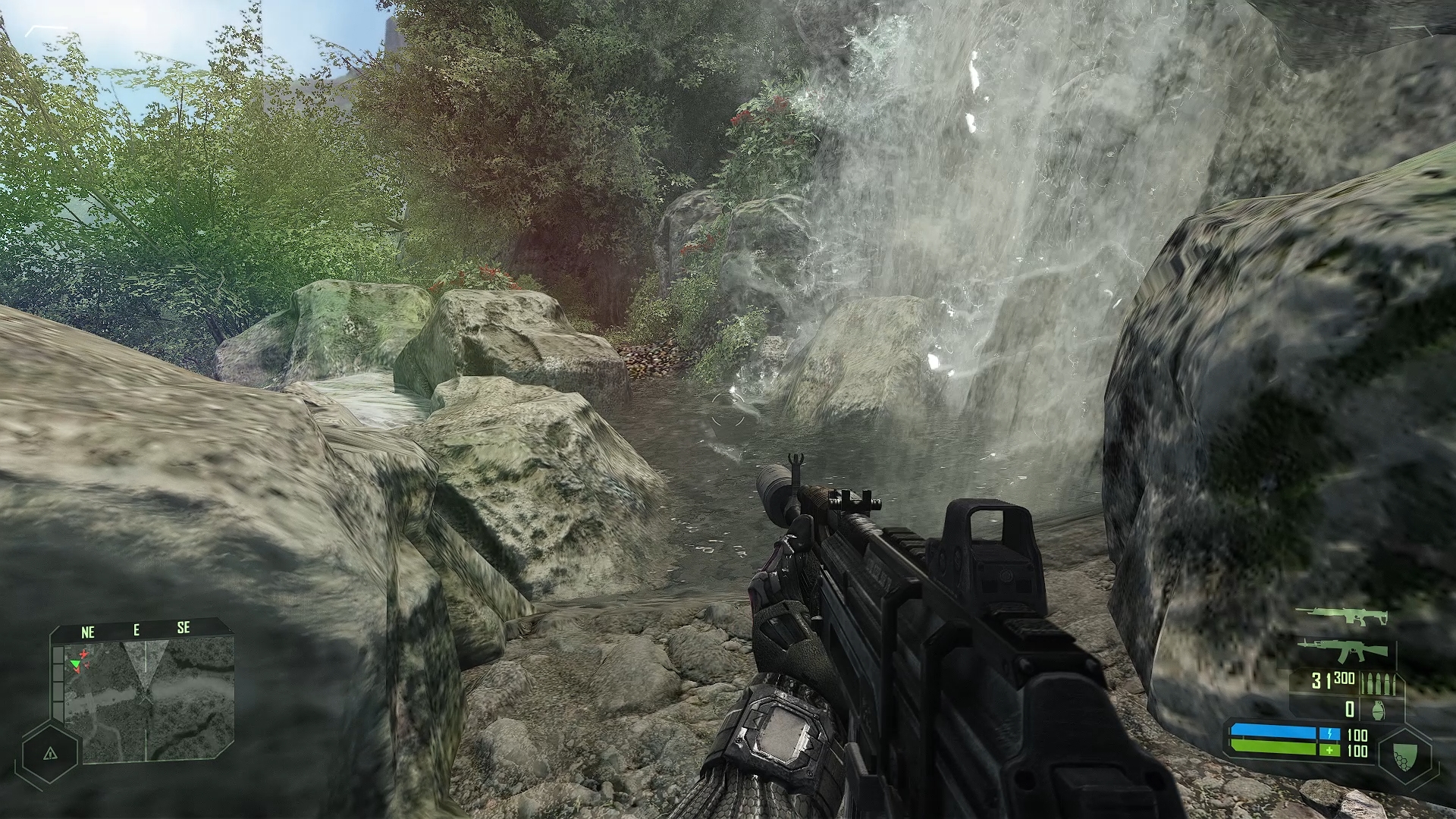Click the warning triangle hexagon icon
This screenshot has width=1456, height=819.
(x=50, y=753)
